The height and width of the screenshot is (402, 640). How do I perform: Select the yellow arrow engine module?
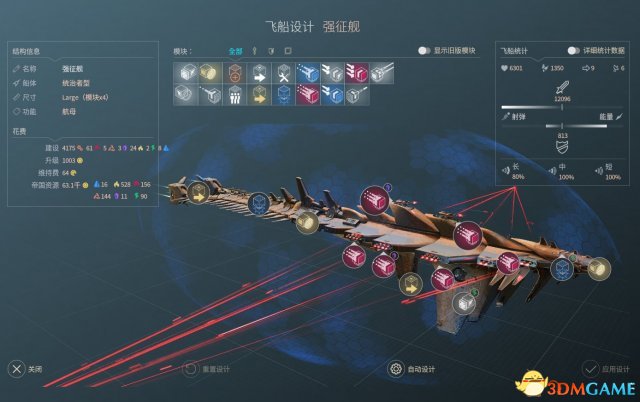coord(258,95)
